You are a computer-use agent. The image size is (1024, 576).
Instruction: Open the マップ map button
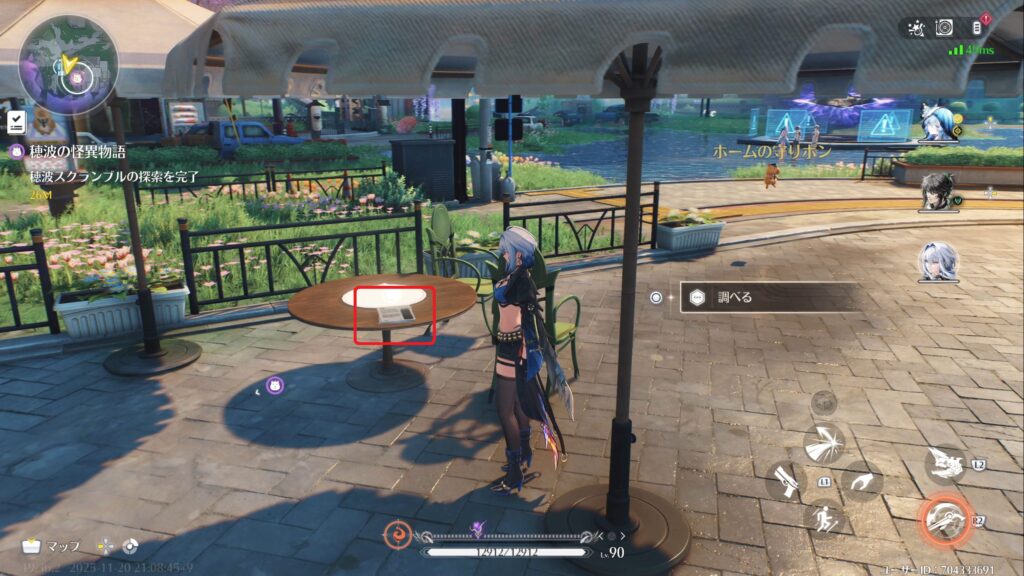coord(54,547)
